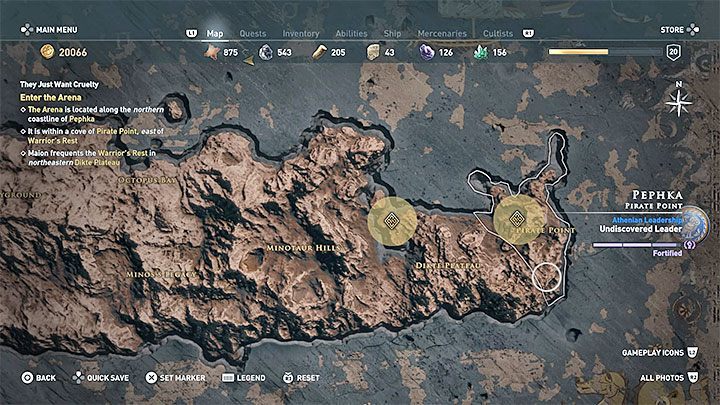Reset the map view
Viewport: 720px width, 405px height.
tap(301, 378)
